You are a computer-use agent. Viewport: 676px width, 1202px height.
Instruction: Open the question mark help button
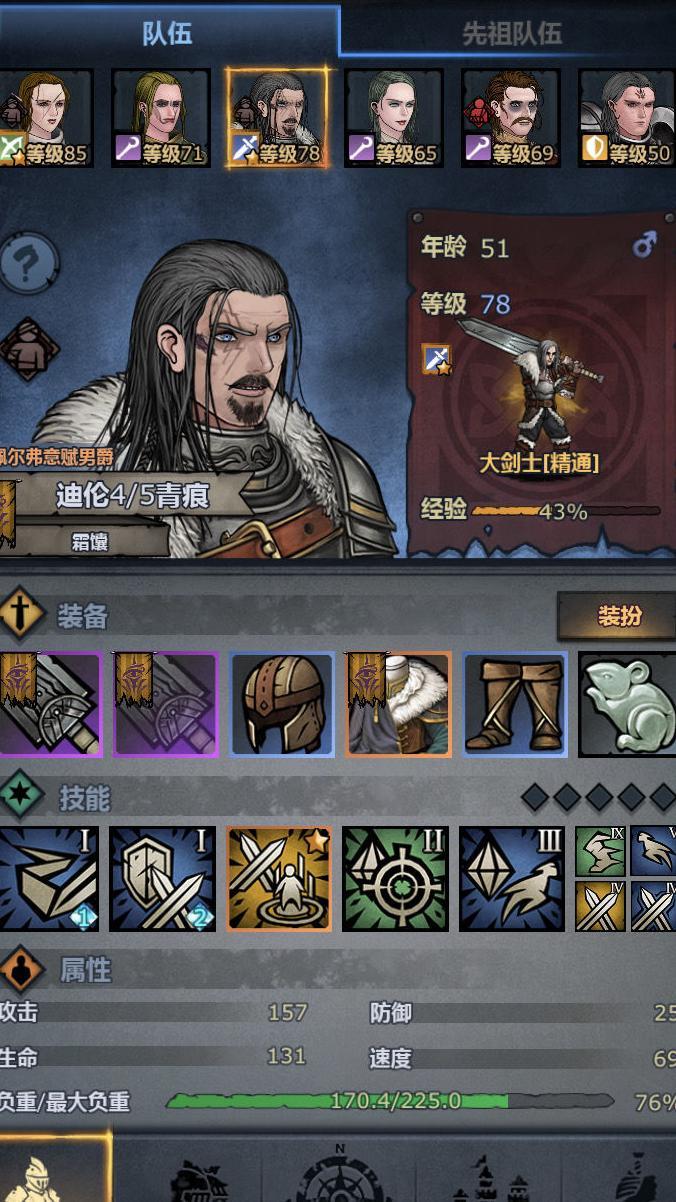[29, 262]
